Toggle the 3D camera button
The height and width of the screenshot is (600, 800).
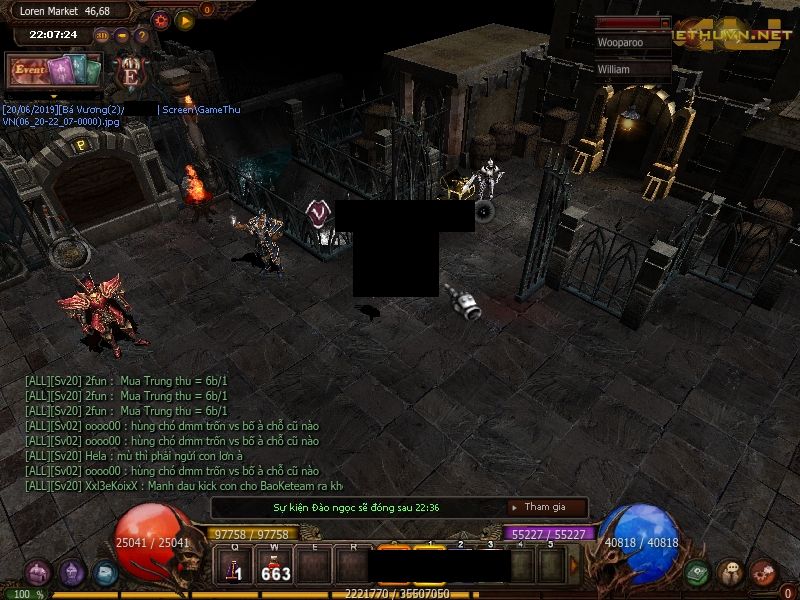pos(102,35)
